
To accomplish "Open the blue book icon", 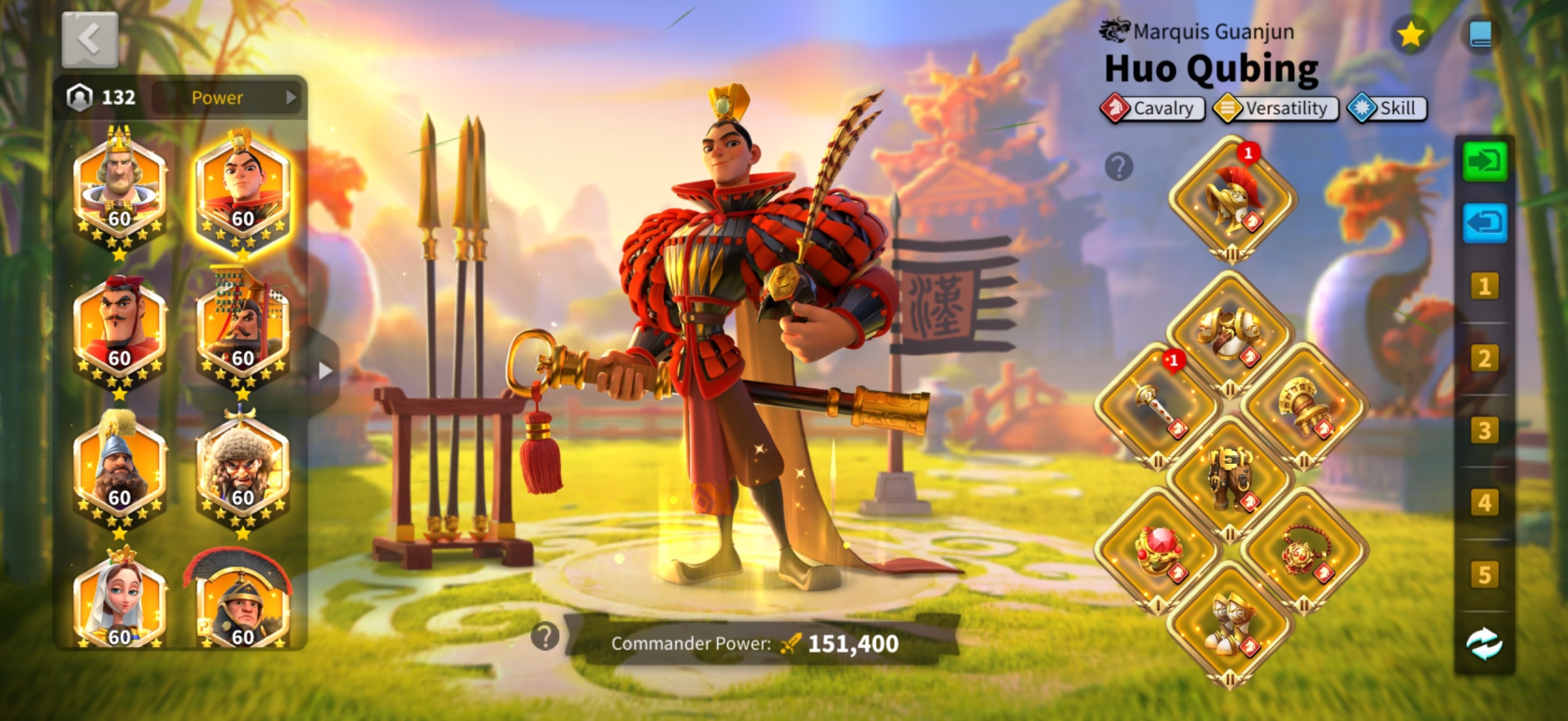I will [1480, 36].
